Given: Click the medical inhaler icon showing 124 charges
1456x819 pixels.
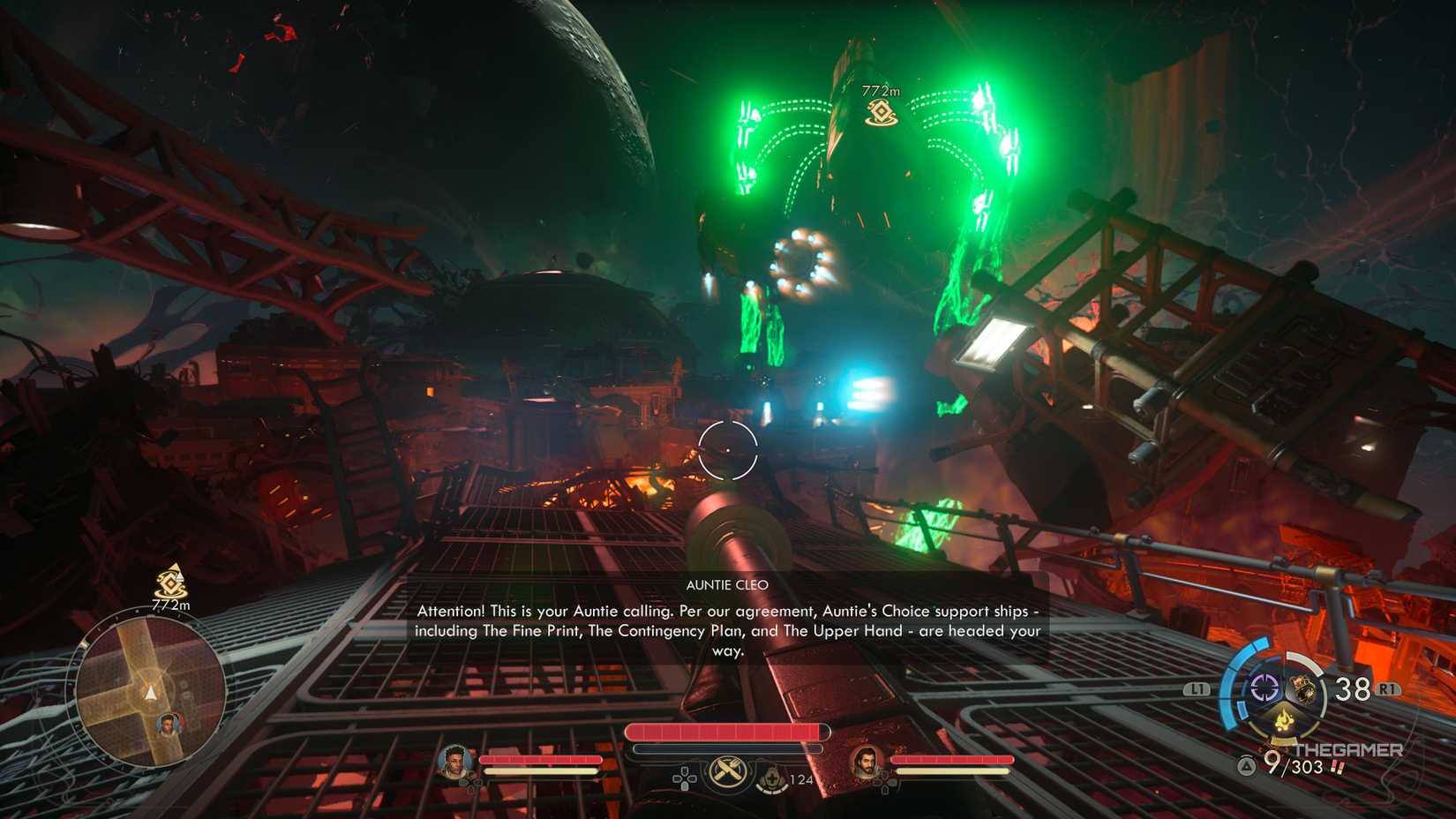Looking at the screenshot, I should [x=772, y=778].
